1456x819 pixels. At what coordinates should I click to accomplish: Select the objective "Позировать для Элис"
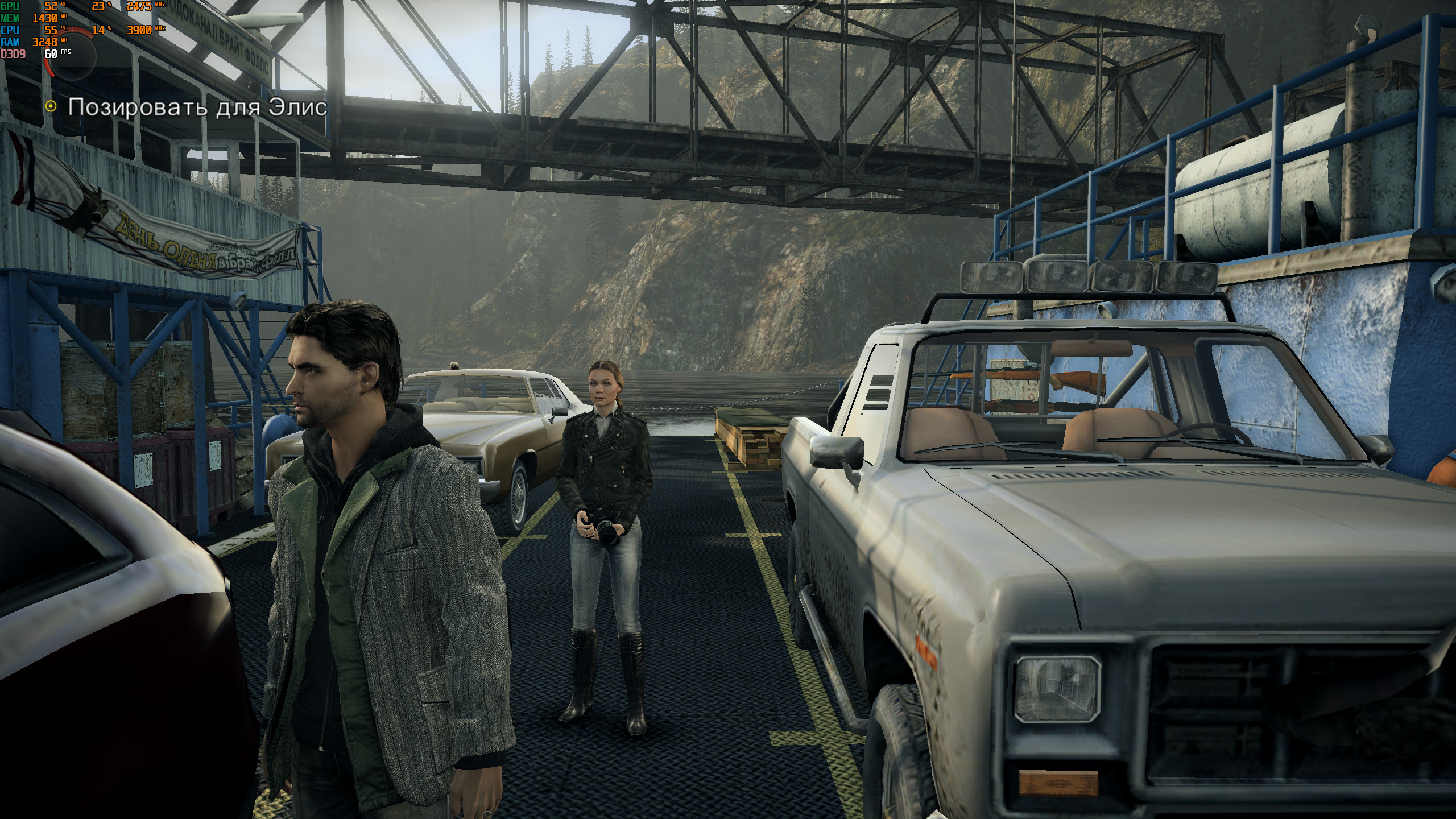point(197,107)
